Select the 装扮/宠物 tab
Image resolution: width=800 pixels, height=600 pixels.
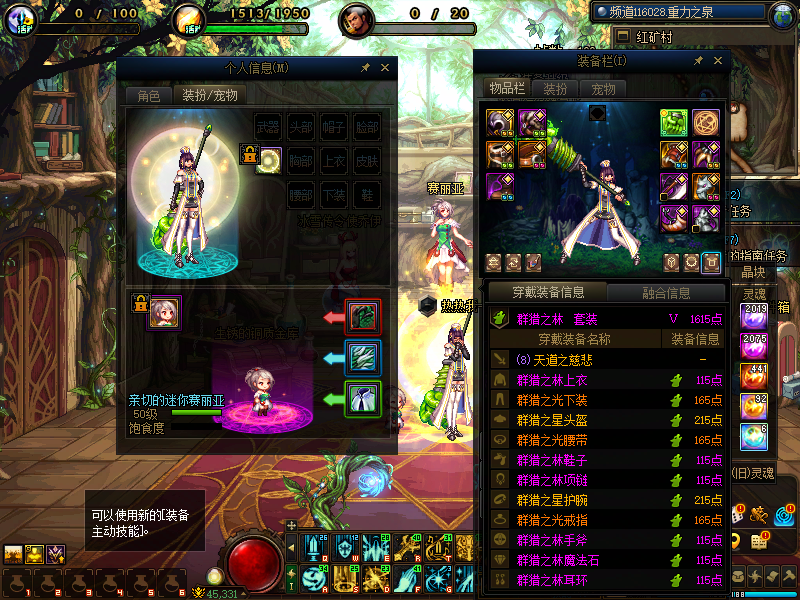[x=209, y=96]
